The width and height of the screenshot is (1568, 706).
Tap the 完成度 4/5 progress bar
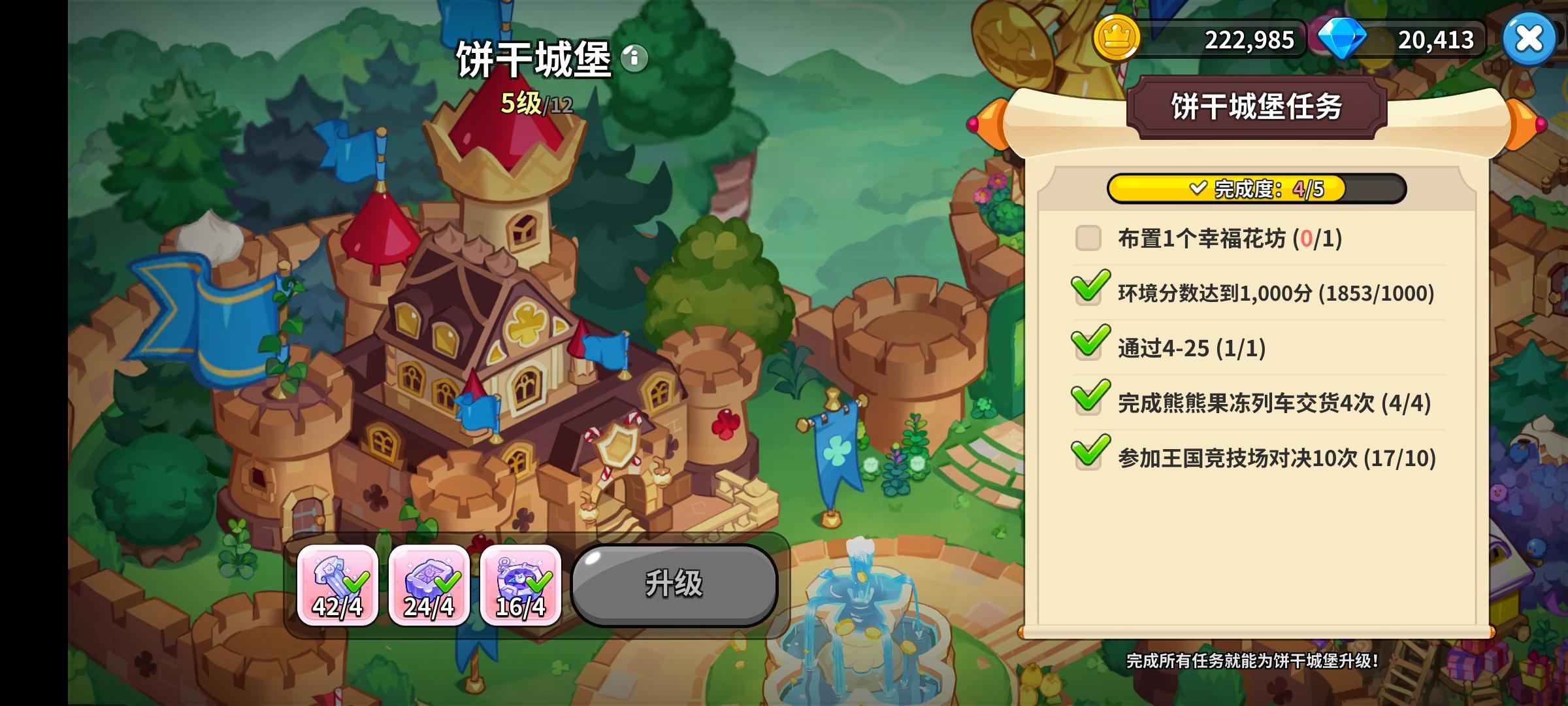pos(1255,189)
